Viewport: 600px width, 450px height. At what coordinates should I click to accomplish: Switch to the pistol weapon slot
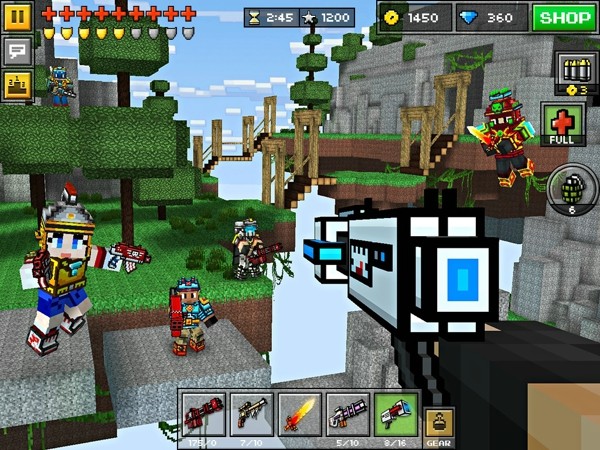coord(251,415)
